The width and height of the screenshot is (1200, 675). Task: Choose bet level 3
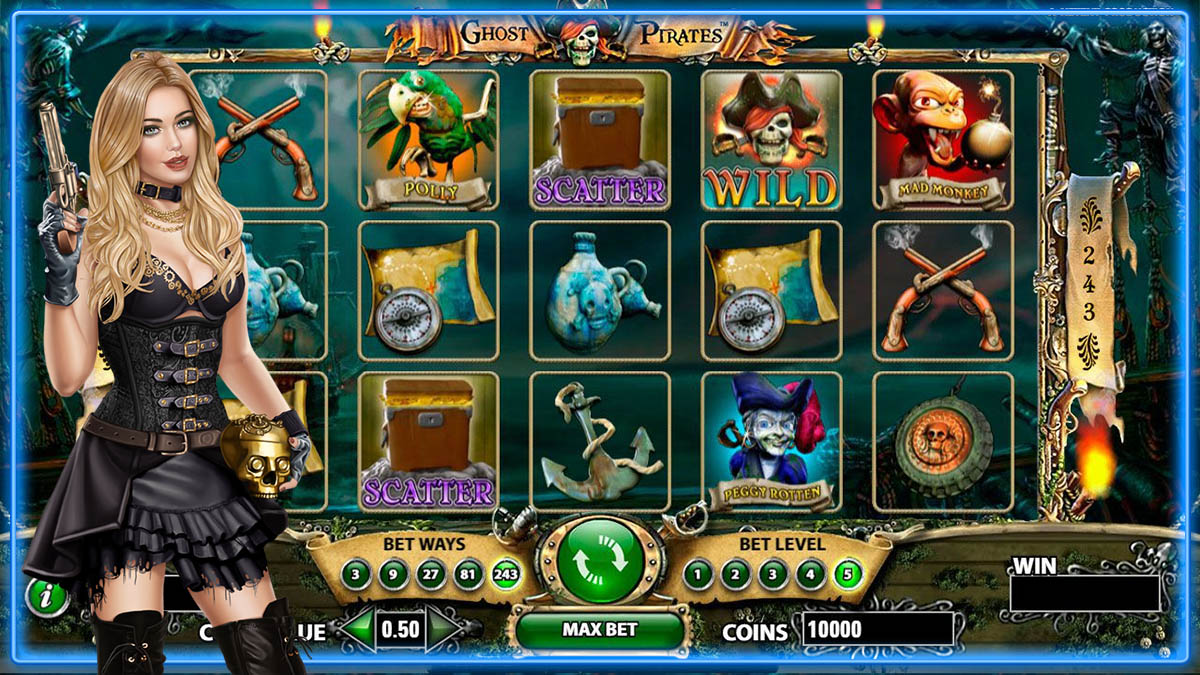pos(773,574)
